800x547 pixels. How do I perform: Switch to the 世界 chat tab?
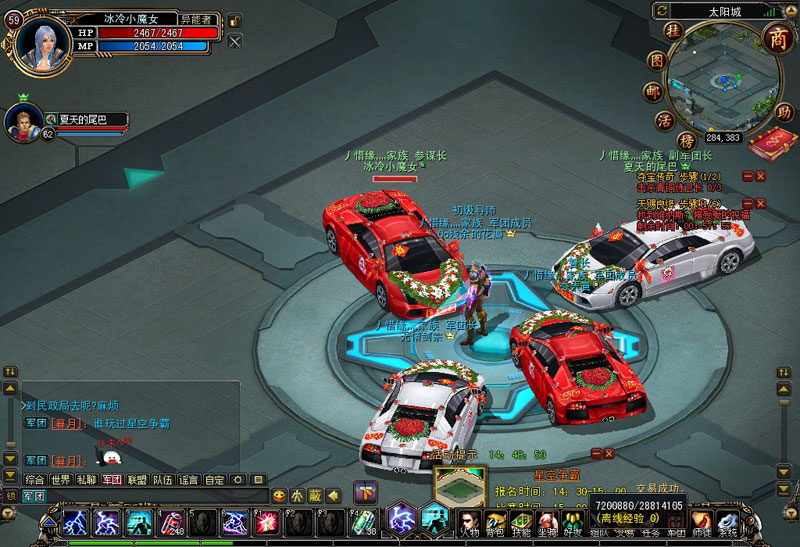[61, 480]
